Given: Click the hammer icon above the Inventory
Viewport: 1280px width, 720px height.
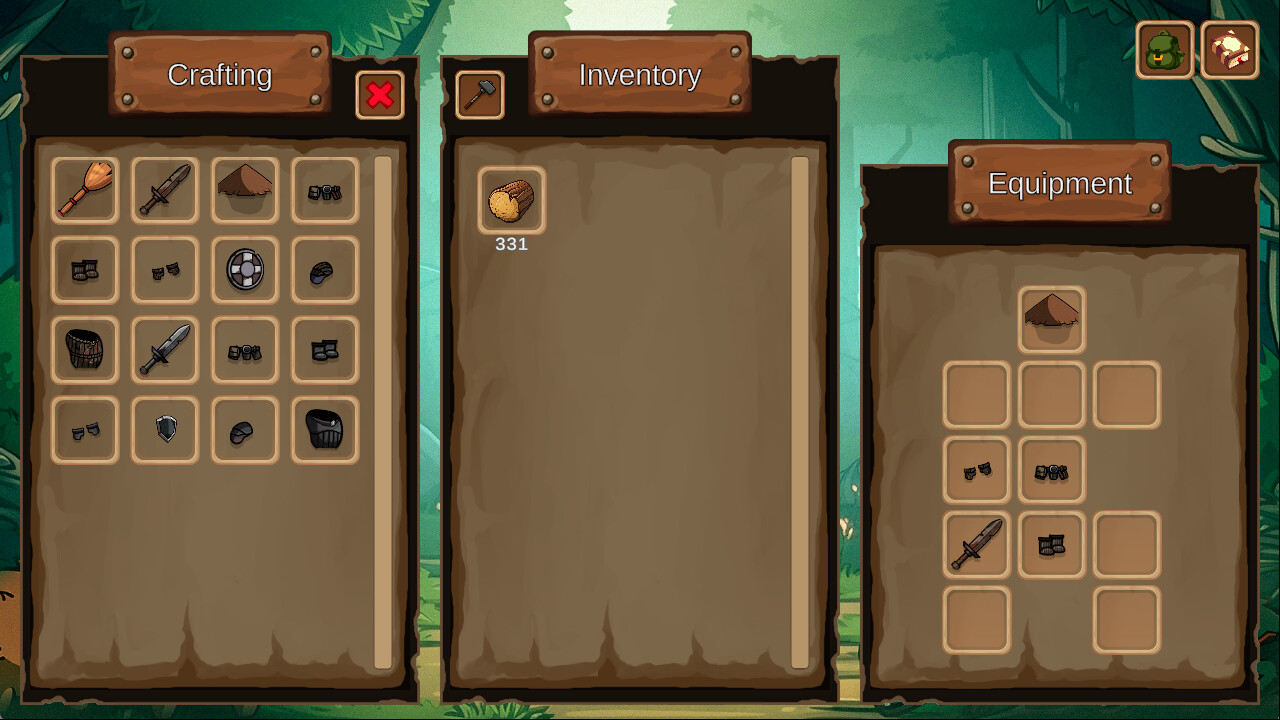Looking at the screenshot, I should [x=480, y=95].
